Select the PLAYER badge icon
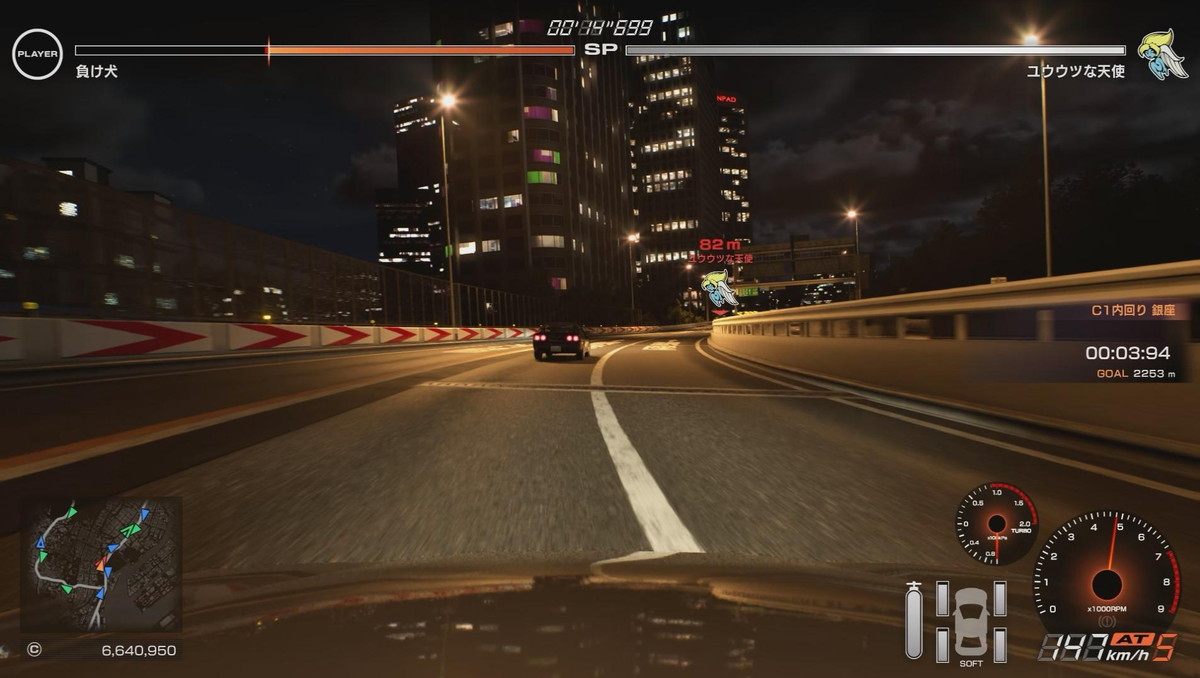 (37, 54)
